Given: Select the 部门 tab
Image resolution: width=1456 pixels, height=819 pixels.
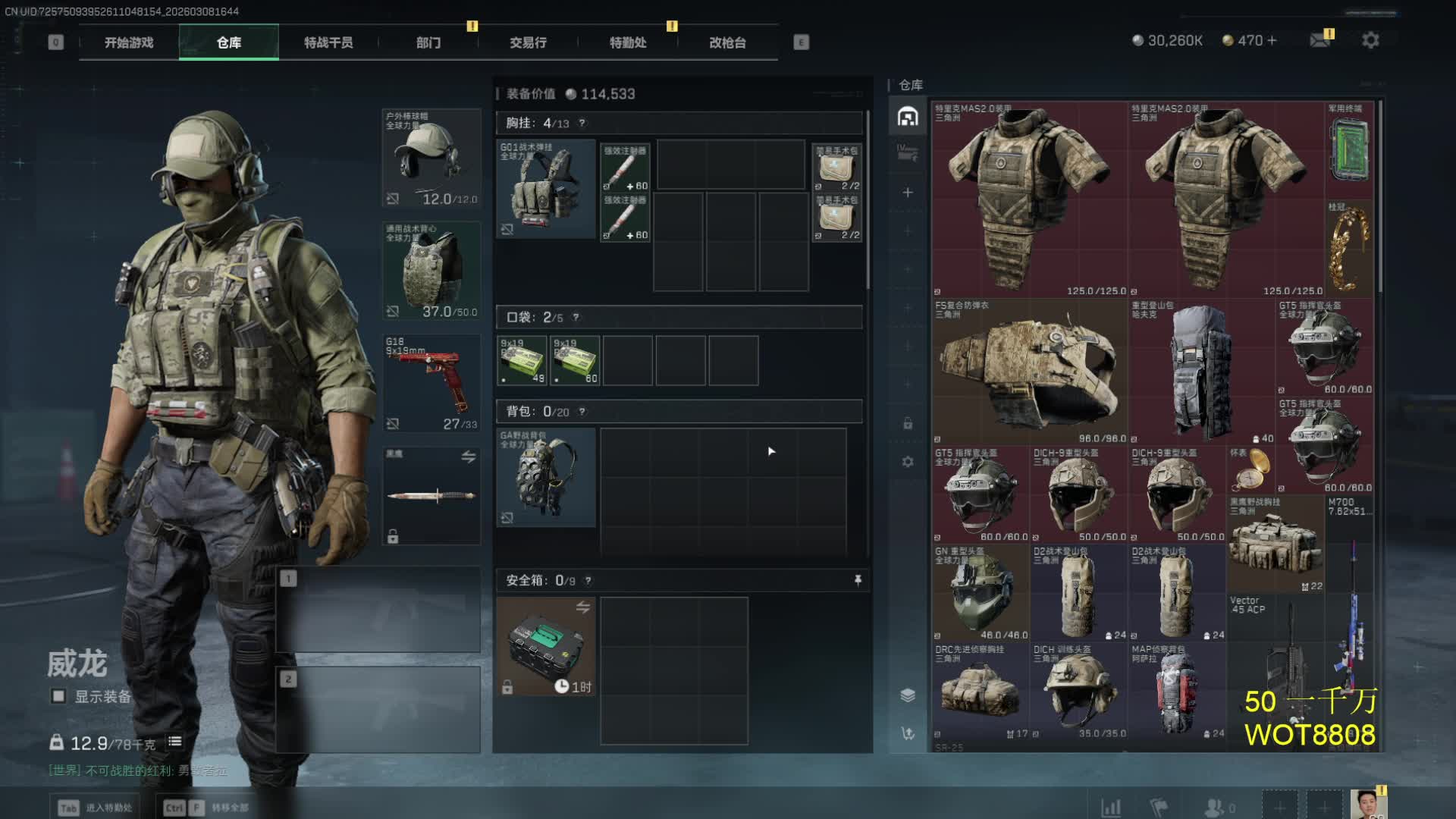Looking at the screenshot, I should [x=428, y=42].
